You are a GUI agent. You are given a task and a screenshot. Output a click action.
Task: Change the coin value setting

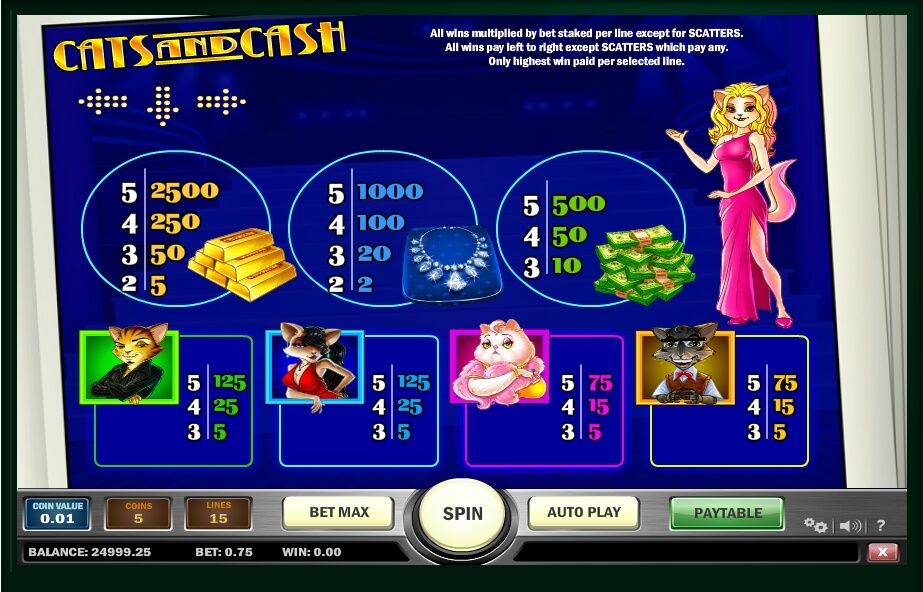(57, 513)
